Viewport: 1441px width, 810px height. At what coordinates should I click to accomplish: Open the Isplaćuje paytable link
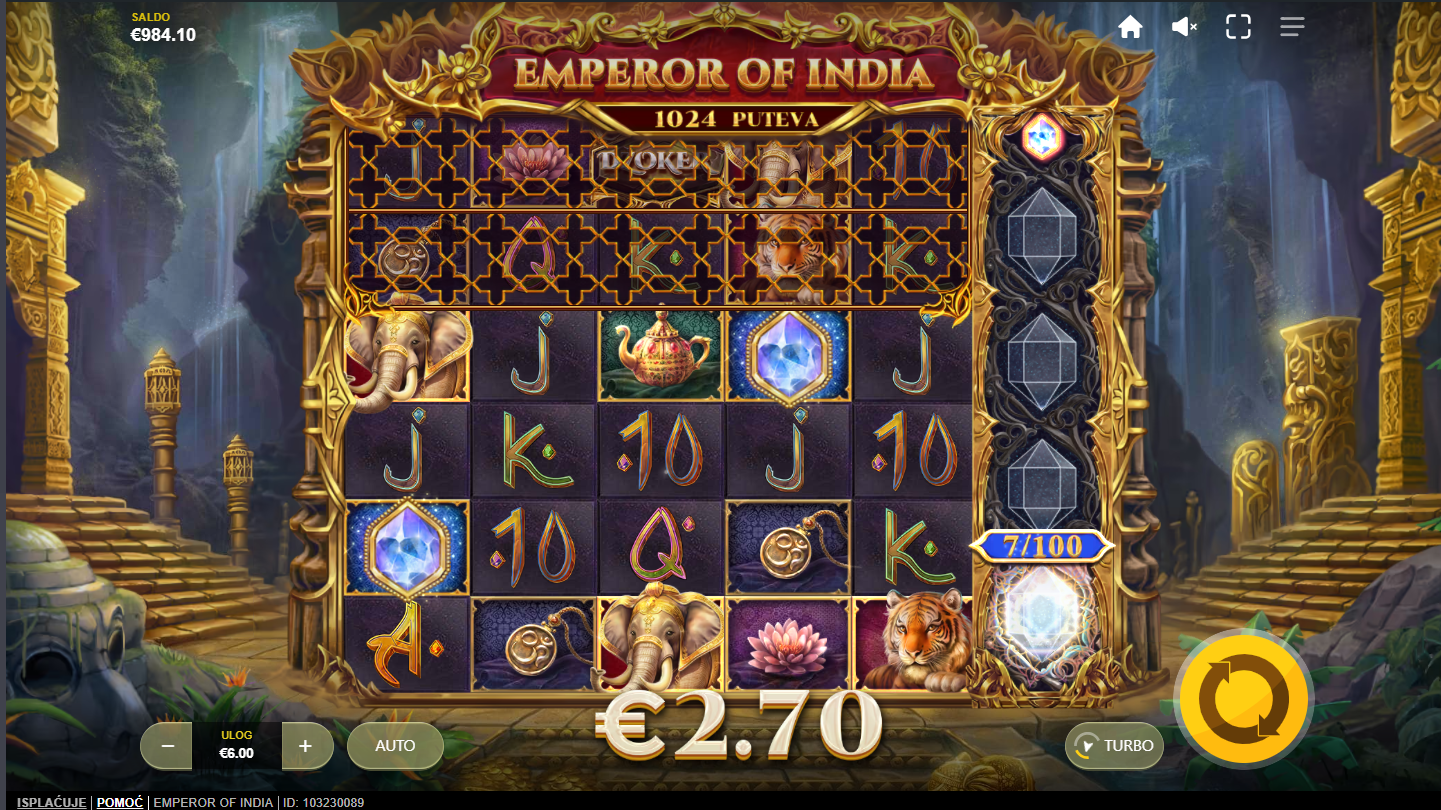coord(52,802)
